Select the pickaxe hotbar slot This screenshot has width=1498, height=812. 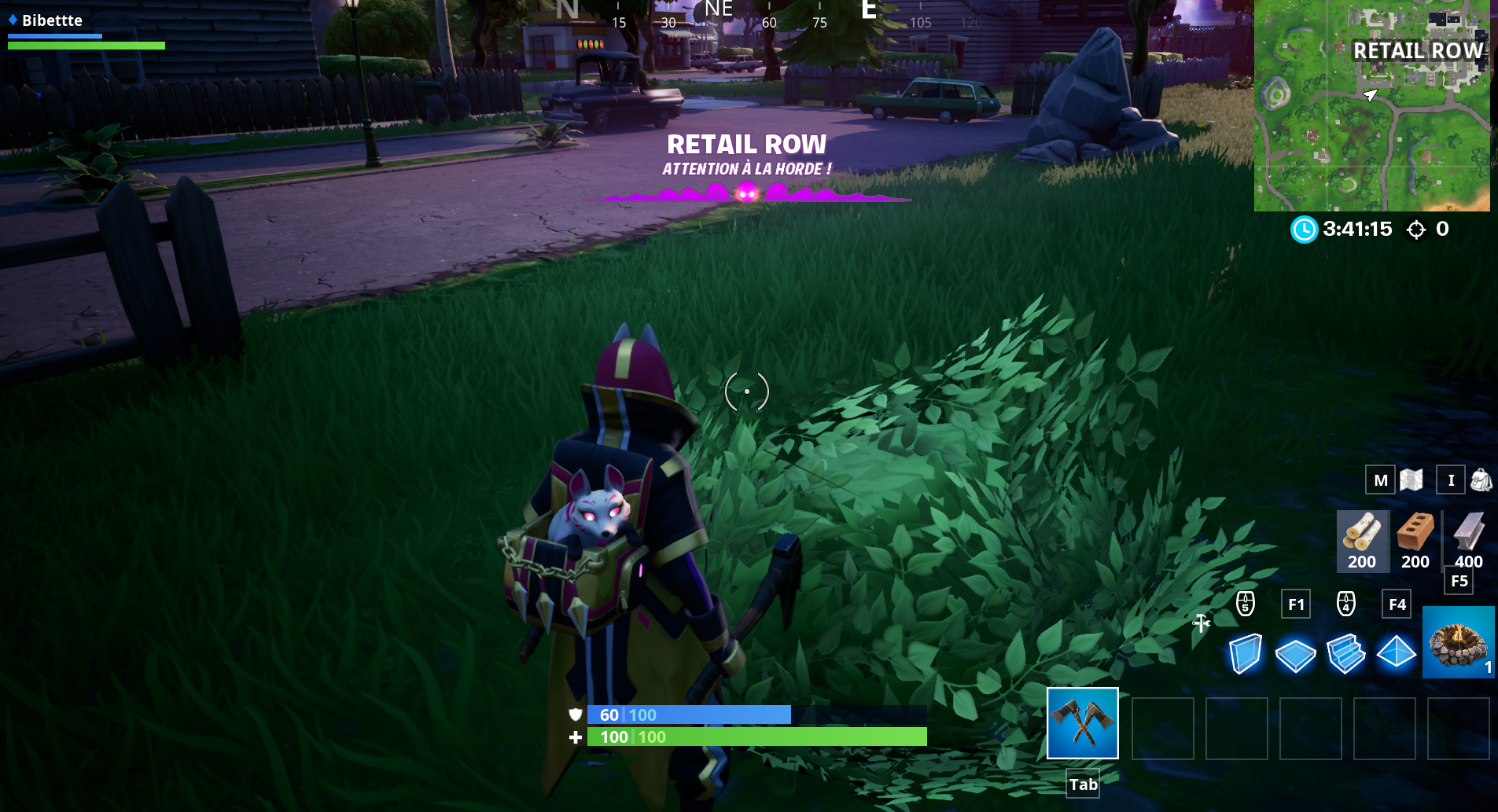point(1082,723)
